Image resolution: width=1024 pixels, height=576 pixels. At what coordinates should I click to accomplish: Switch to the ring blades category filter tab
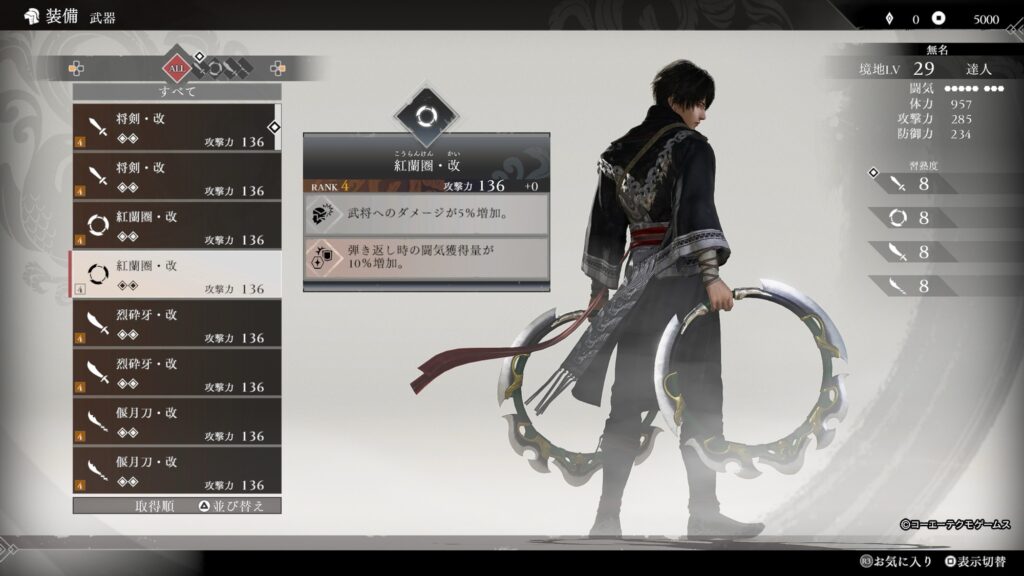click(215, 69)
